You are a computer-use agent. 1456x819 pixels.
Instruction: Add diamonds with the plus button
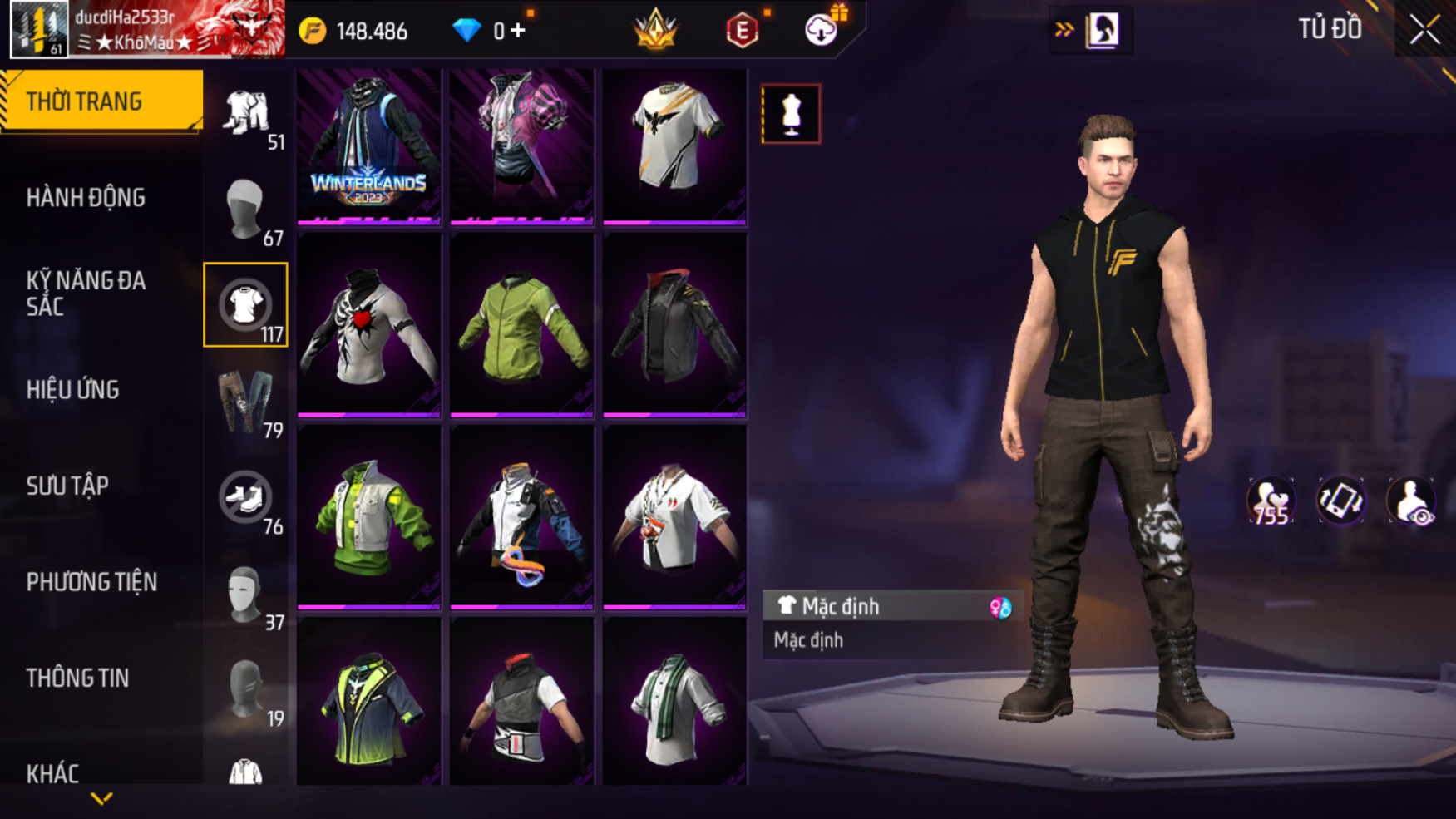518,31
